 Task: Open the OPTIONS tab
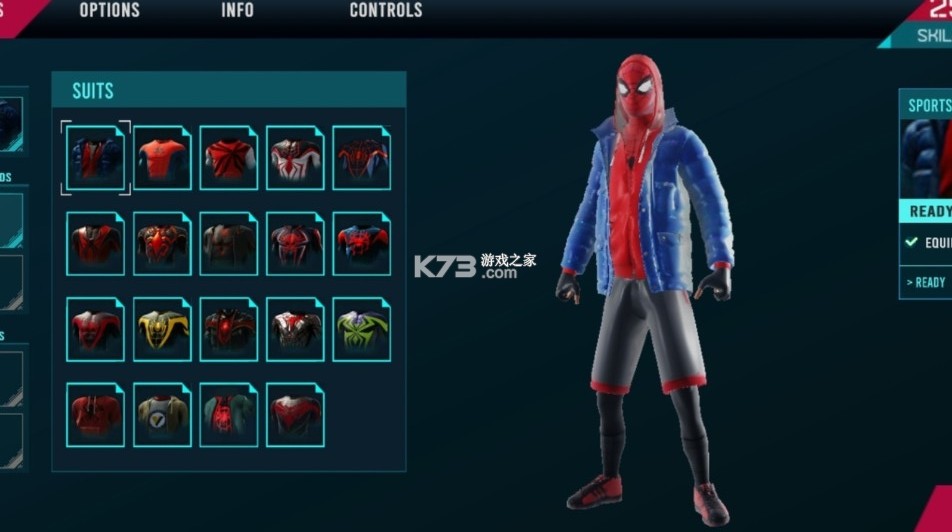coord(110,11)
